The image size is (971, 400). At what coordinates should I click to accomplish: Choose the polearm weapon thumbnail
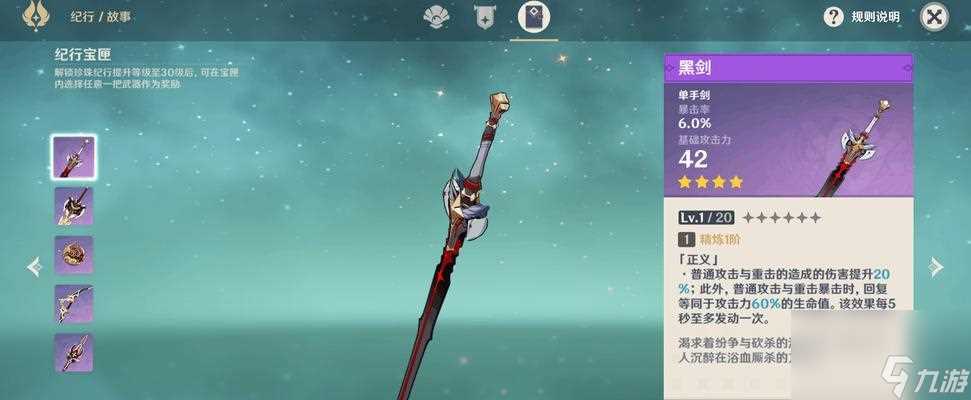tap(74, 353)
